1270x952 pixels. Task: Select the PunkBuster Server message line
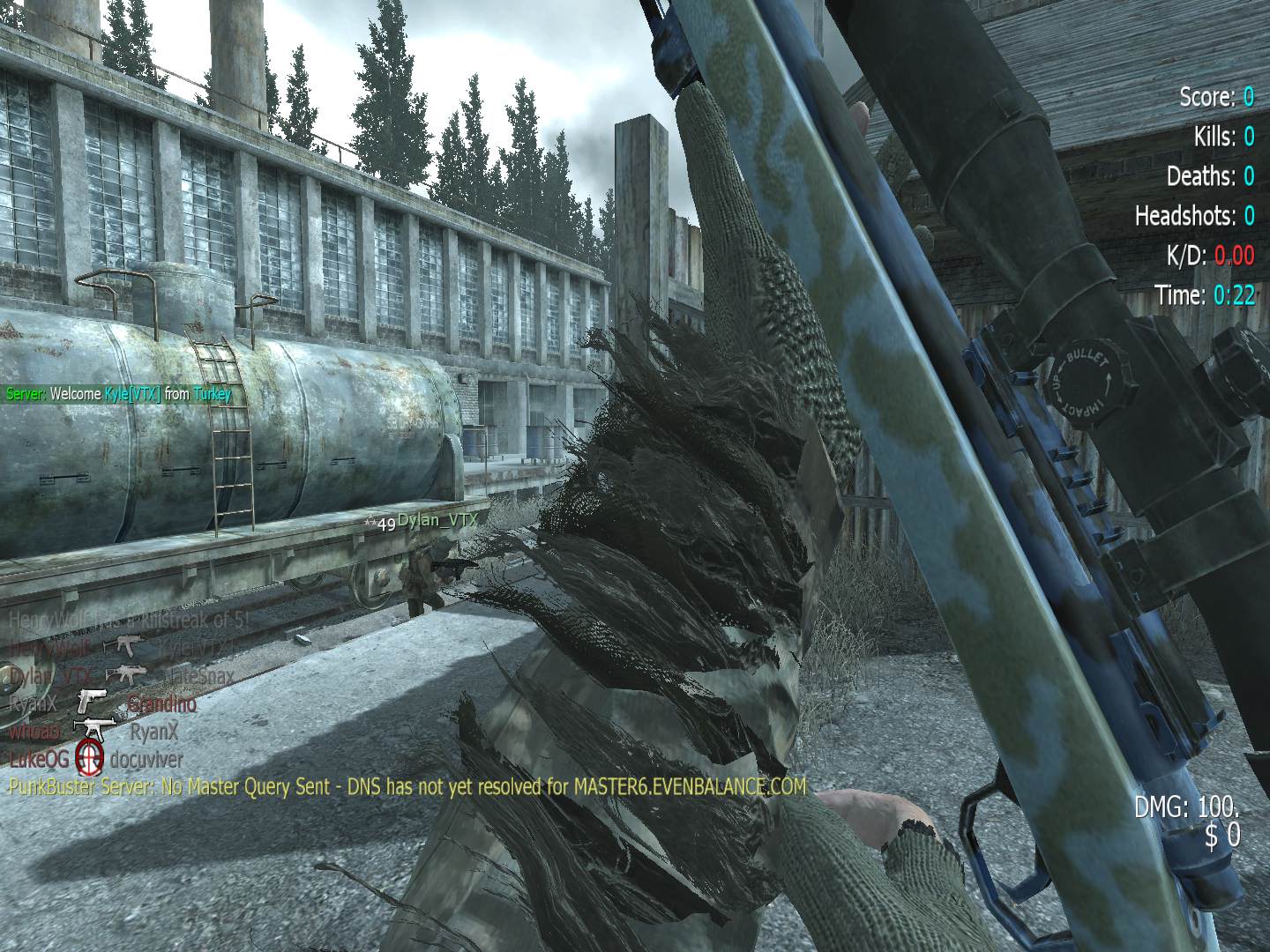(x=407, y=786)
